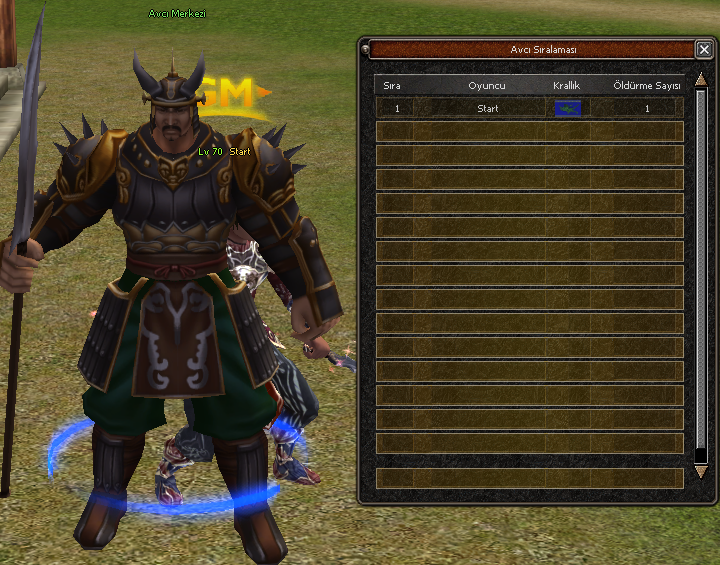Select the ranking row for player Start
Image resolution: width=720 pixels, height=565 pixels.
(x=488, y=108)
